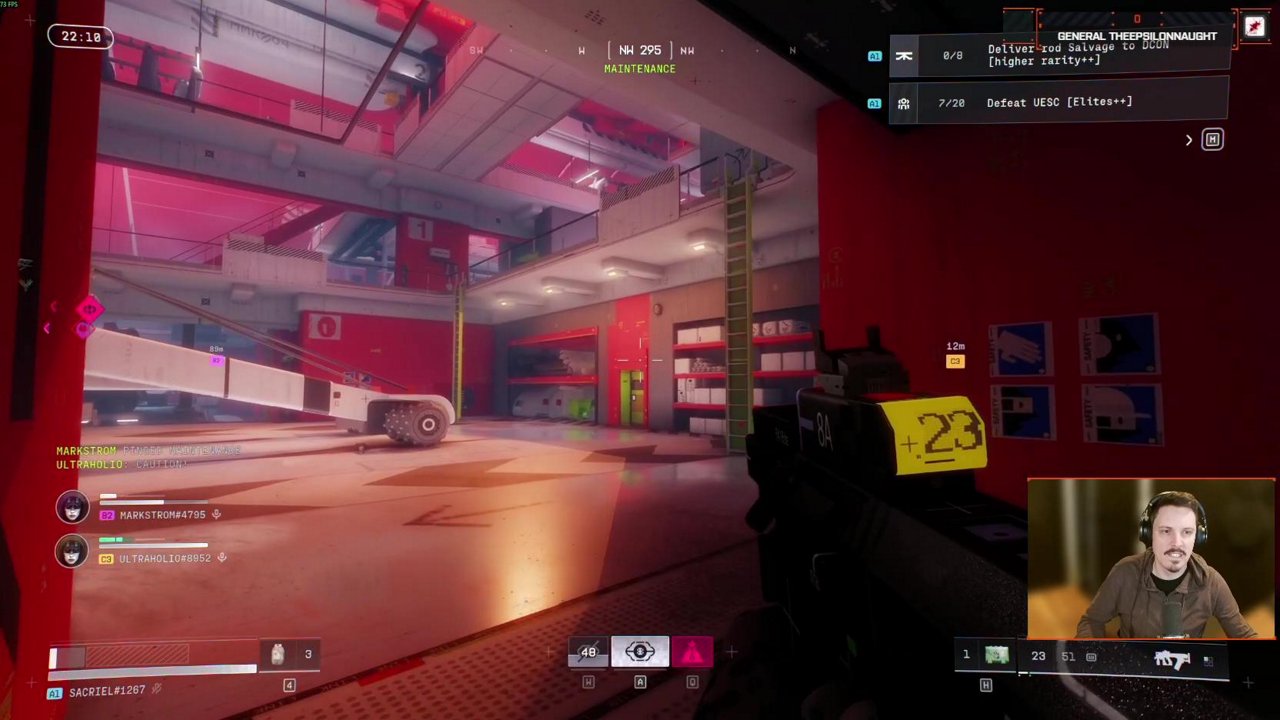Select teammate ULTRAHOLIO#8952's portrait
The image size is (1280, 720).
(72, 551)
